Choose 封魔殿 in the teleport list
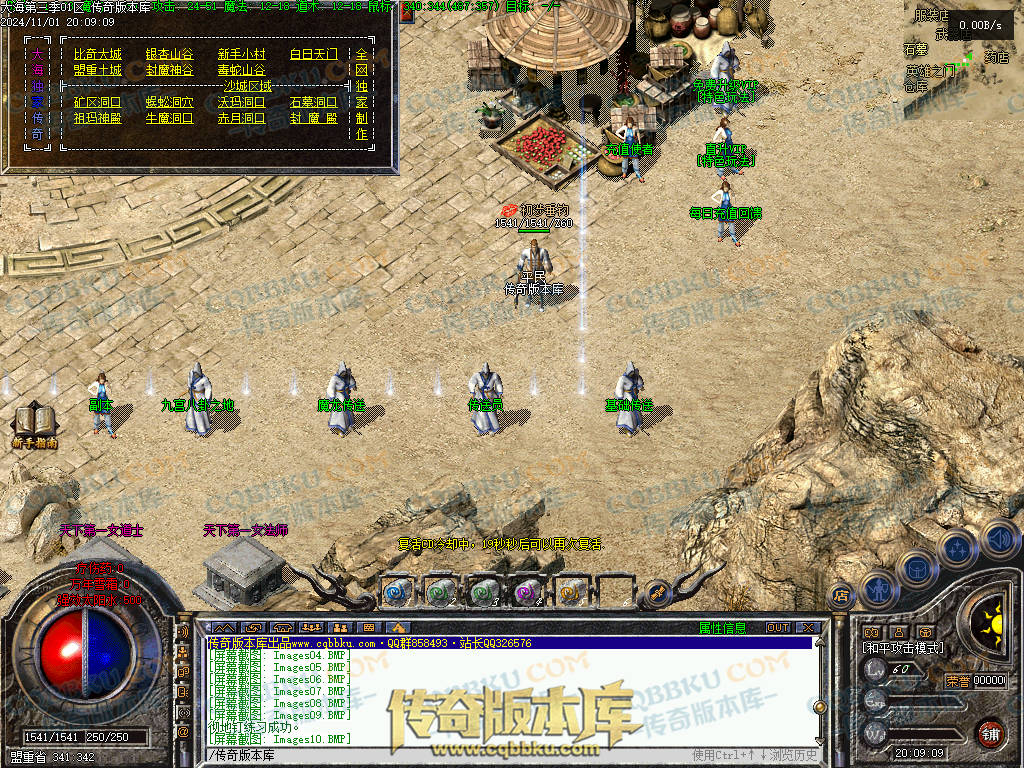This screenshot has height=768, width=1024. click(x=313, y=118)
